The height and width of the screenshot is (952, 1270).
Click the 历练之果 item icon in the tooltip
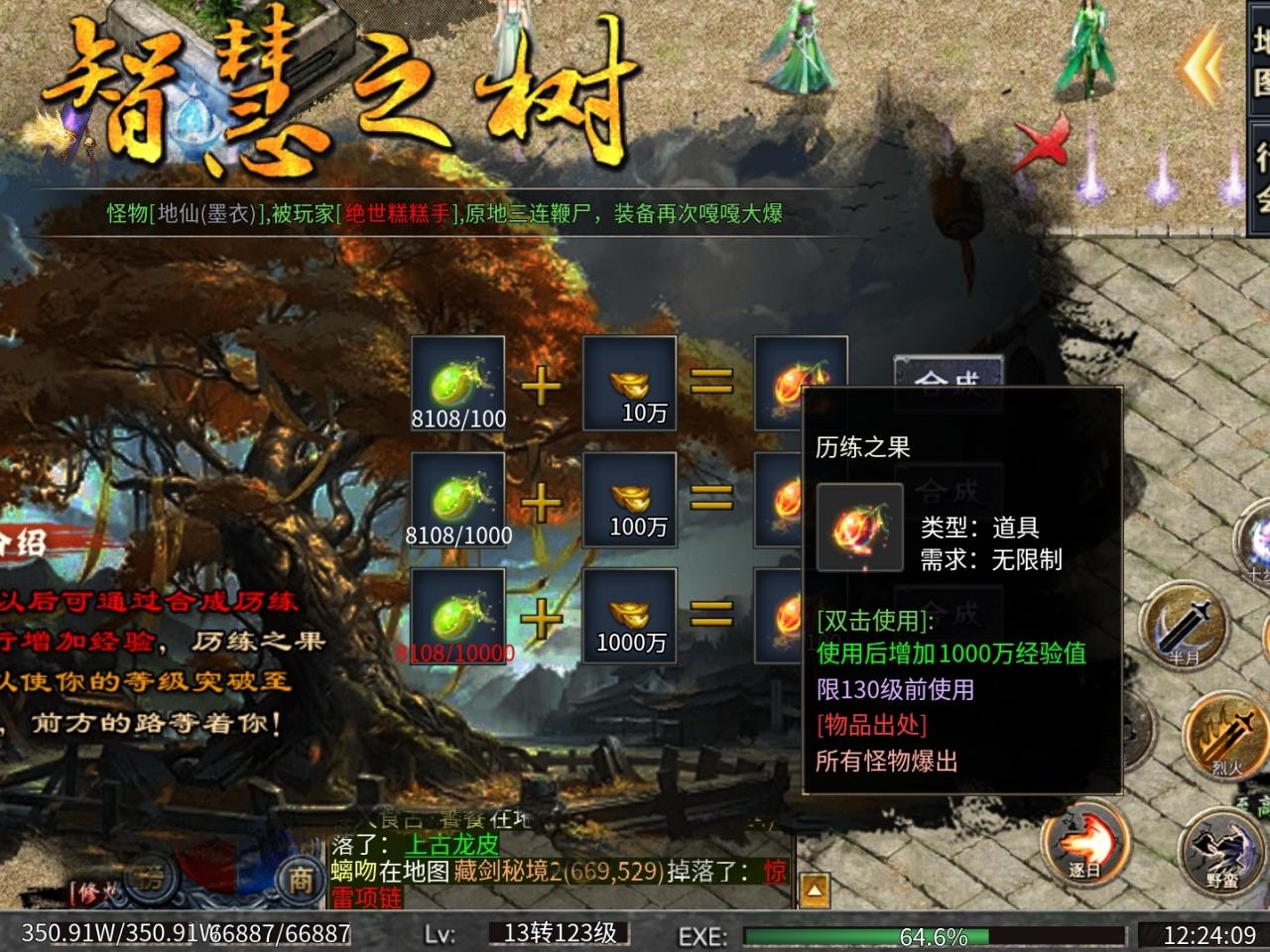tap(859, 528)
